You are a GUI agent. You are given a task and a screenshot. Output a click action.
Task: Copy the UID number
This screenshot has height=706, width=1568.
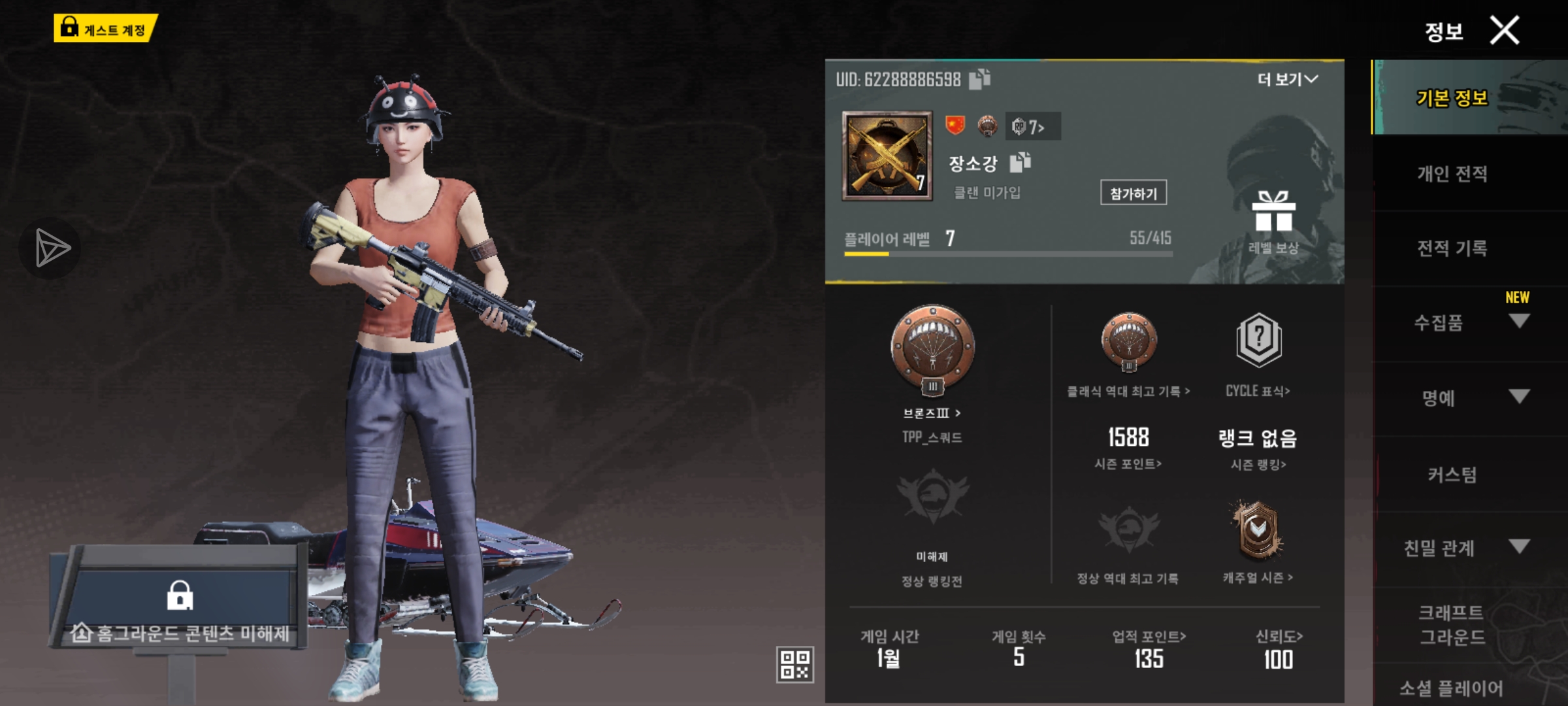click(x=979, y=79)
